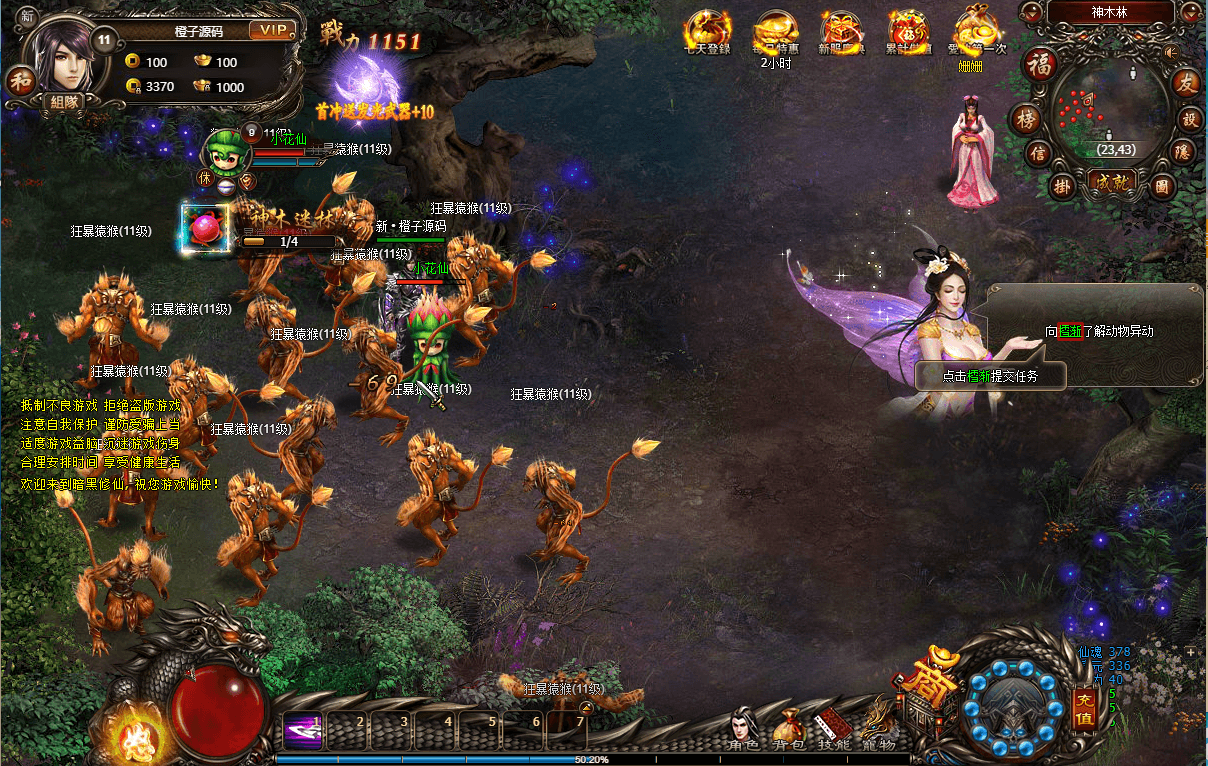Open the 技能 skills panel
1208x766 pixels.
834,729
